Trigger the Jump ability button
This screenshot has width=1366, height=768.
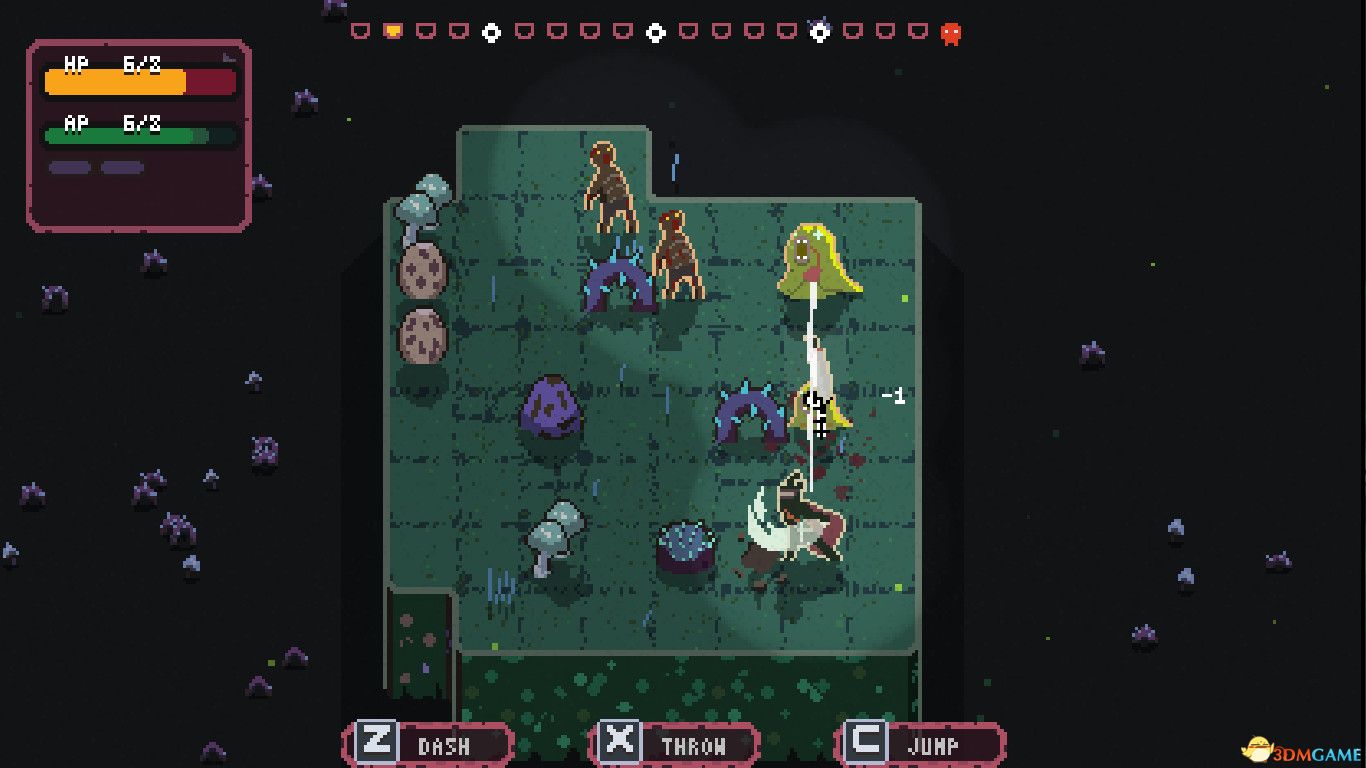click(x=920, y=745)
